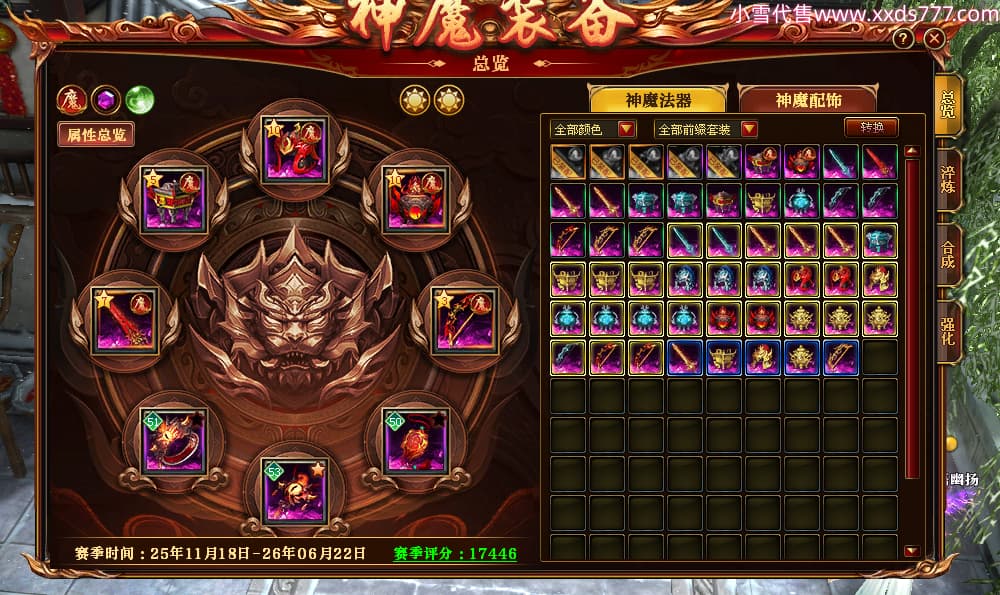Click the green orb icon
The image size is (1000, 595).
139,100
